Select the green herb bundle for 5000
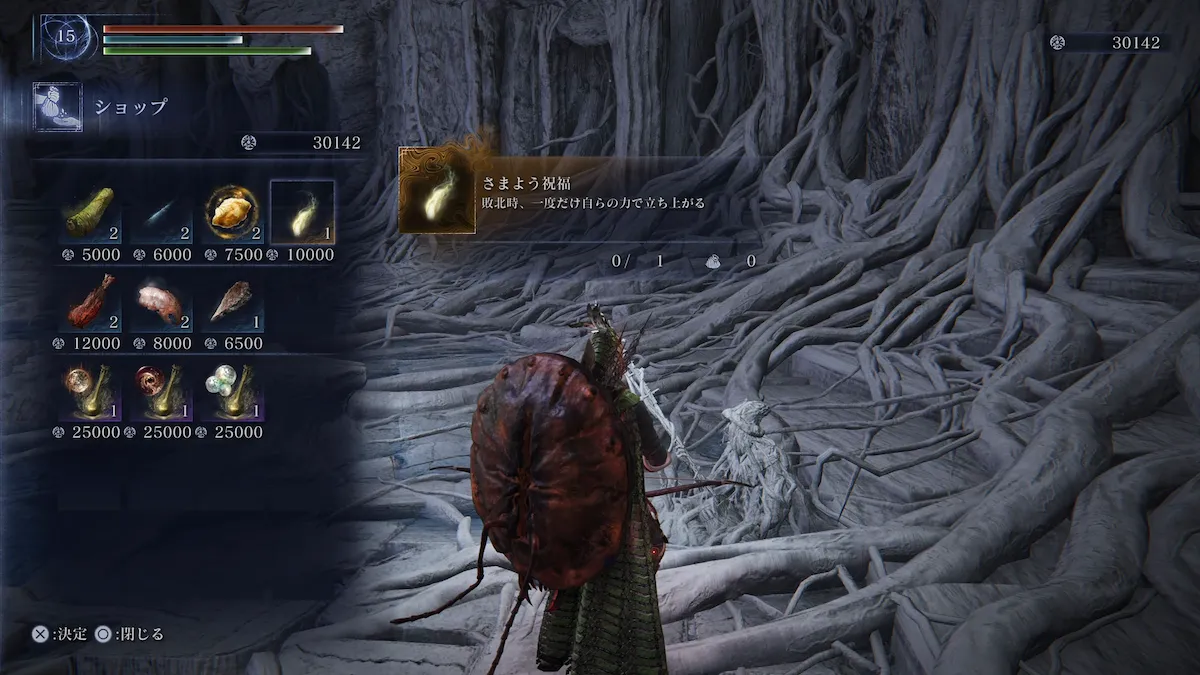The height and width of the screenshot is (675, 1200). 92,213
